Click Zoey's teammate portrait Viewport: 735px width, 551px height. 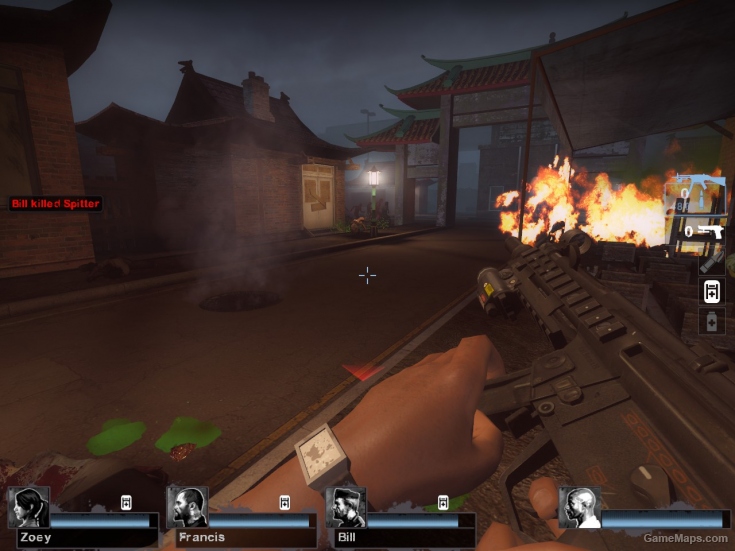[x=28, y=508]
